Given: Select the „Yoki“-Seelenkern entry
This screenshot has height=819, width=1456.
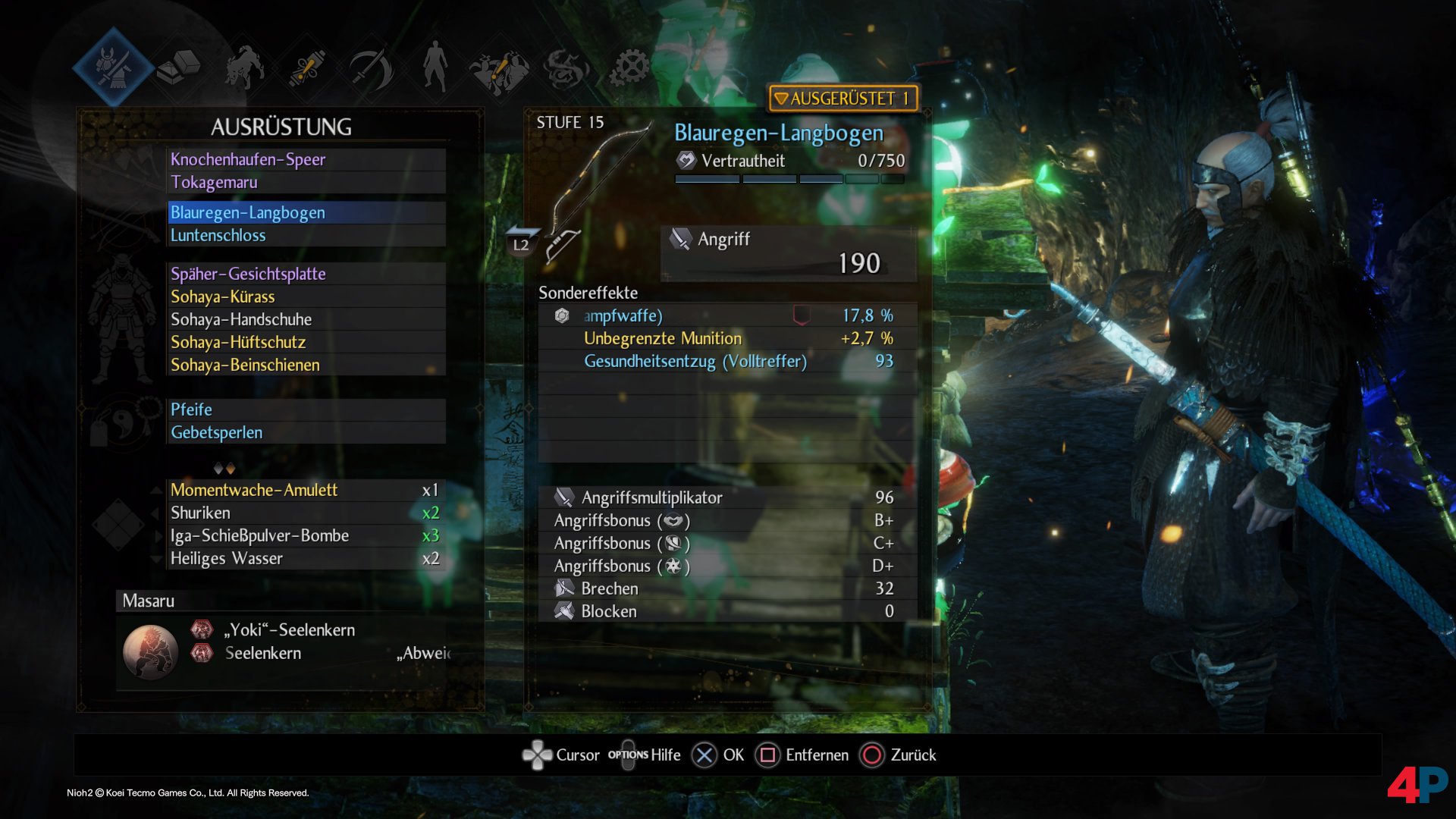Looking at the screenshot, I should [x=290, y=630].
